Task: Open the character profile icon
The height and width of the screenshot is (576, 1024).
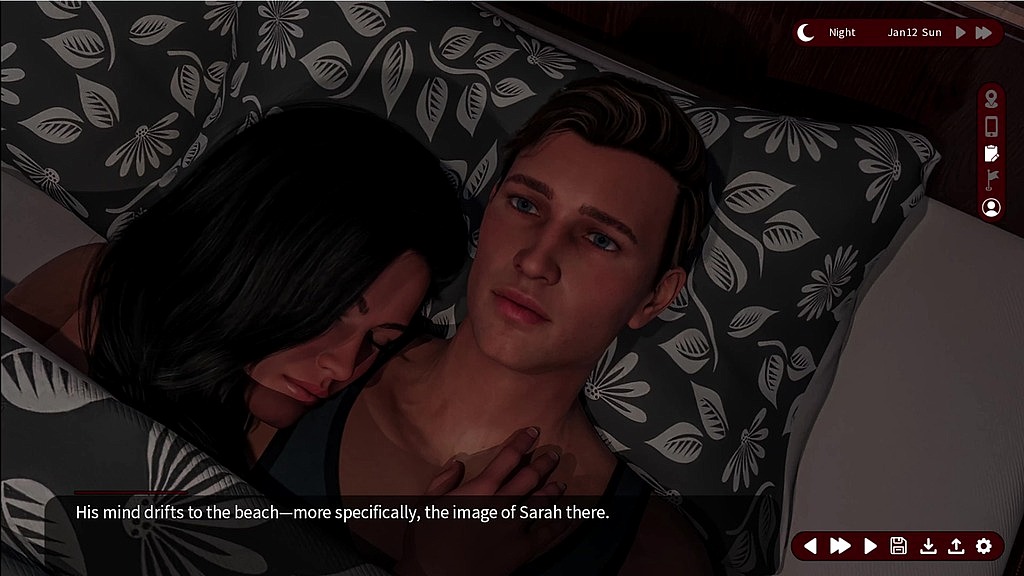Action: (991, 207)
